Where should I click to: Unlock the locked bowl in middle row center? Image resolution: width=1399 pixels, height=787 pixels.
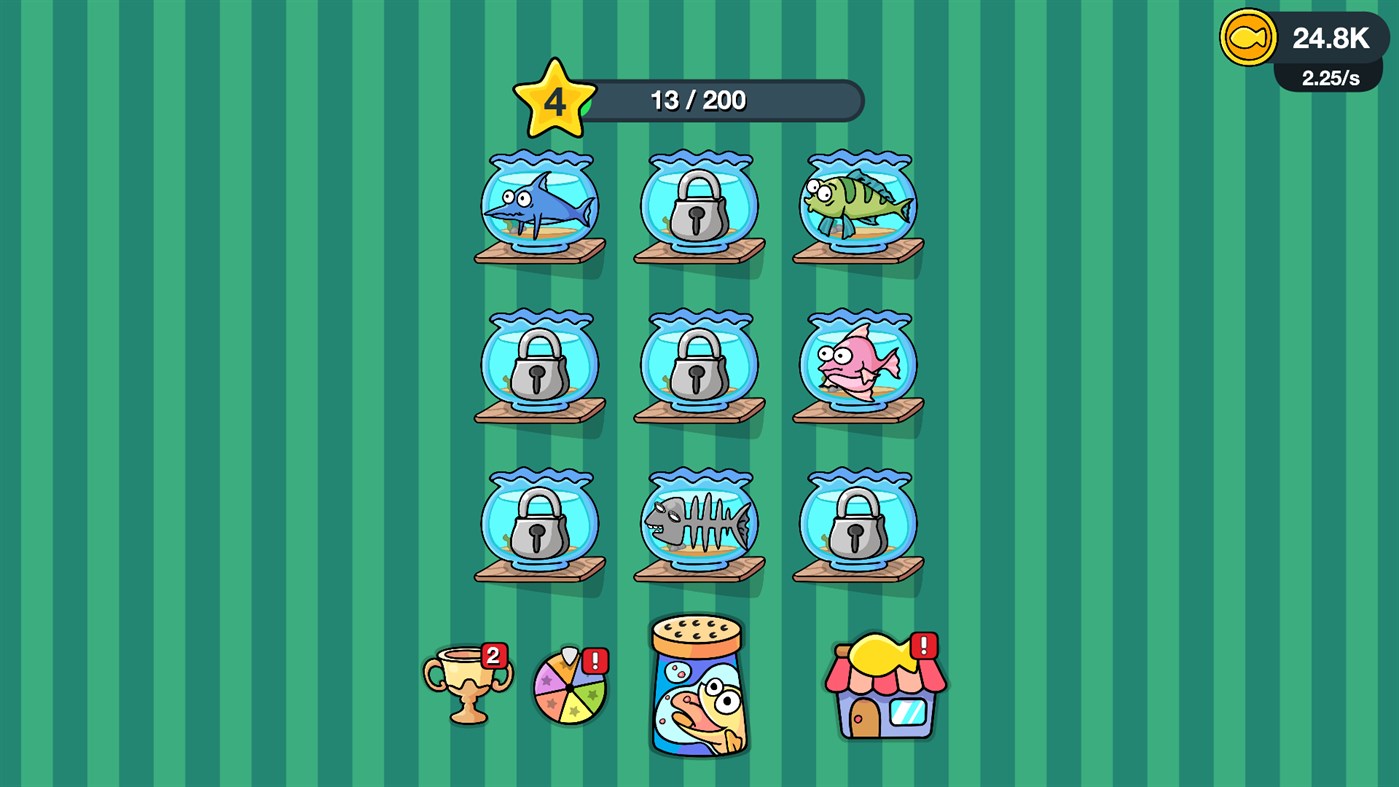coord(698,365)
